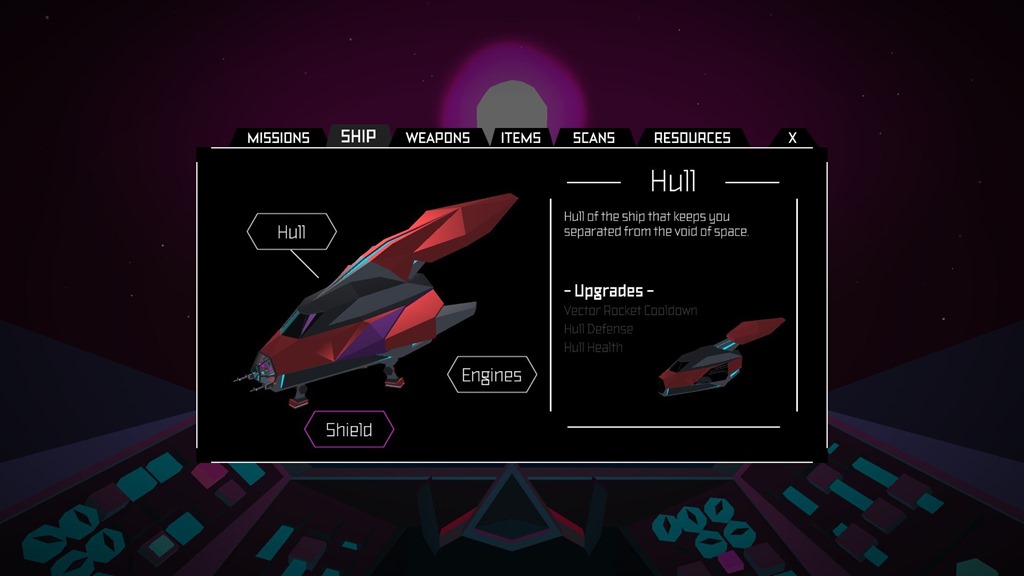View the Resources tab
The image size is (1024, 576).
tap(692, 138)
